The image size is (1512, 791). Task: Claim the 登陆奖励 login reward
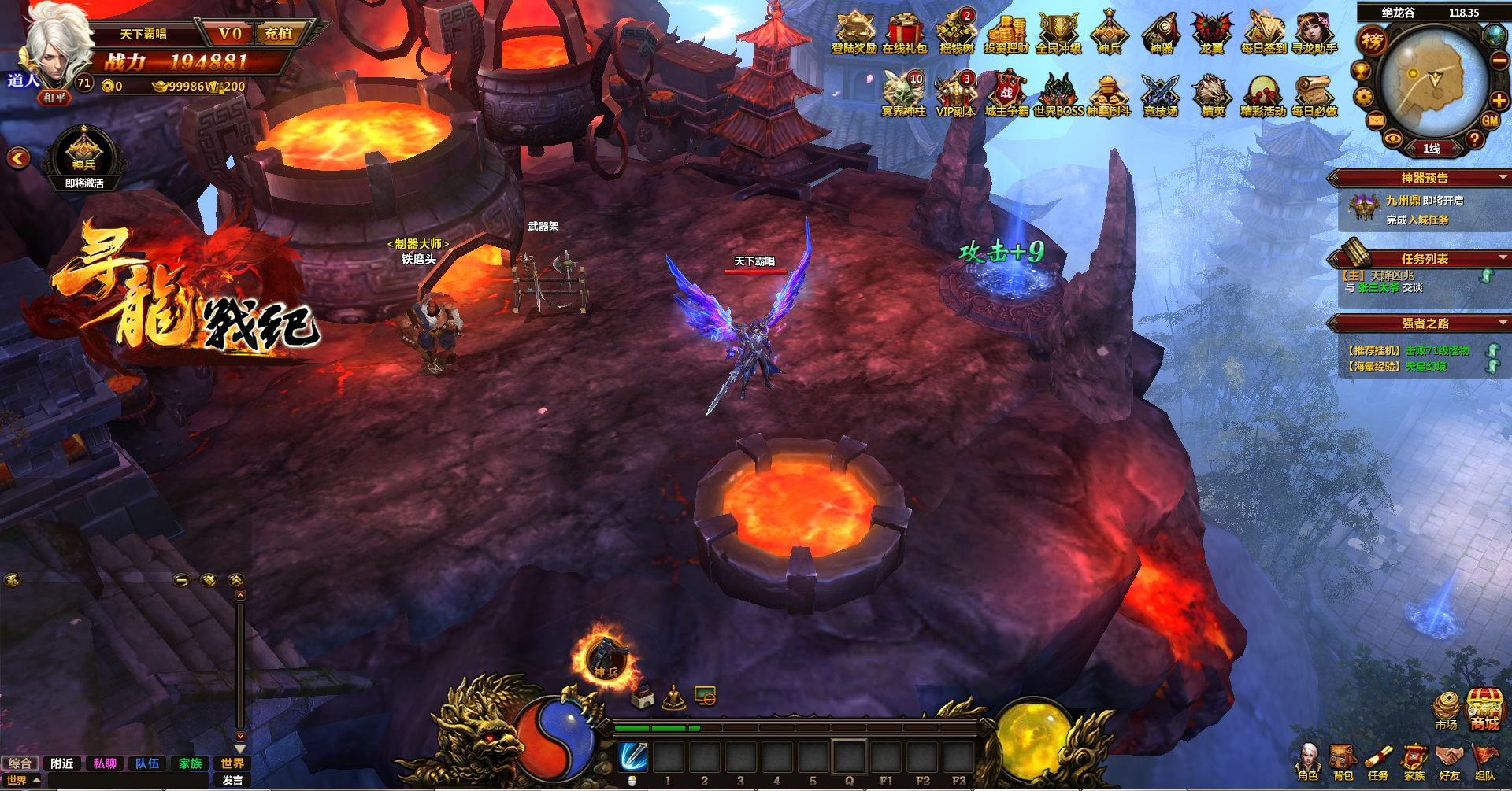click(854, 31)
